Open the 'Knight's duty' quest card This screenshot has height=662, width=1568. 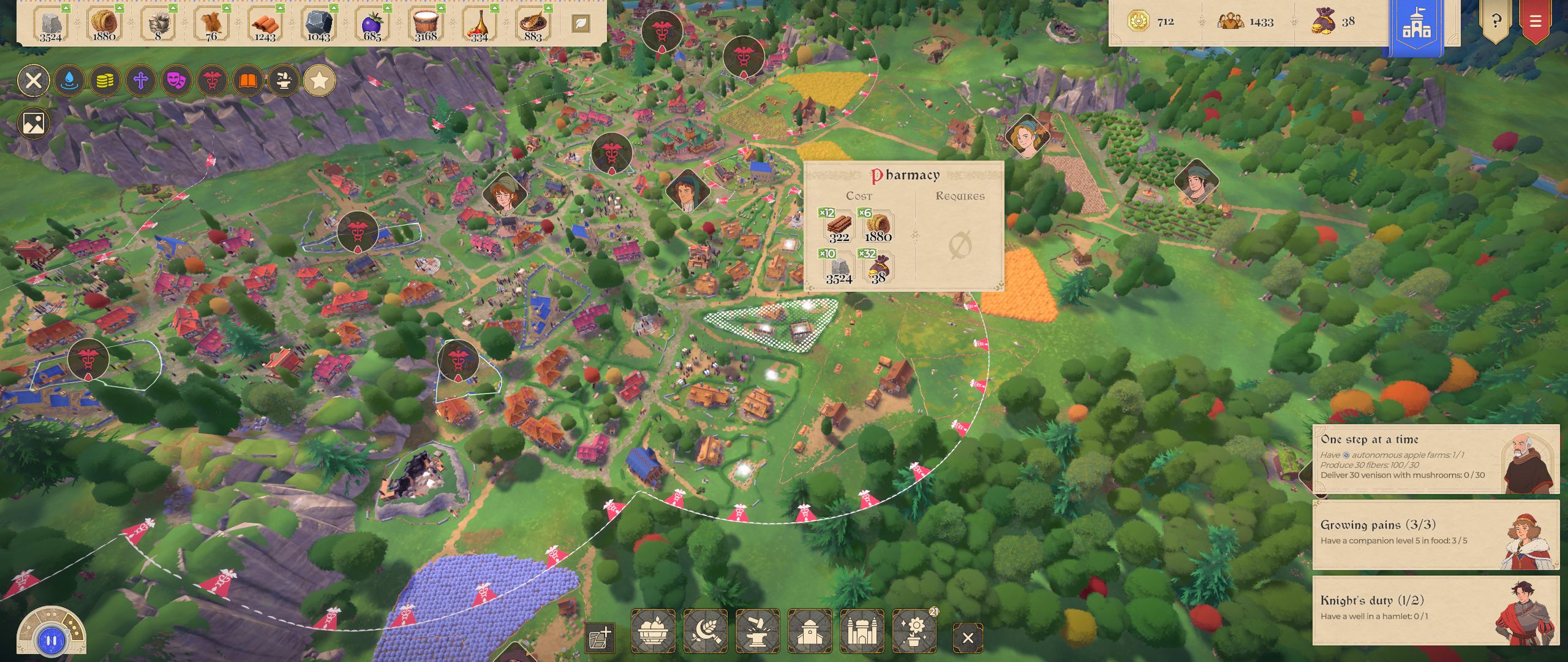[1435, 609]
